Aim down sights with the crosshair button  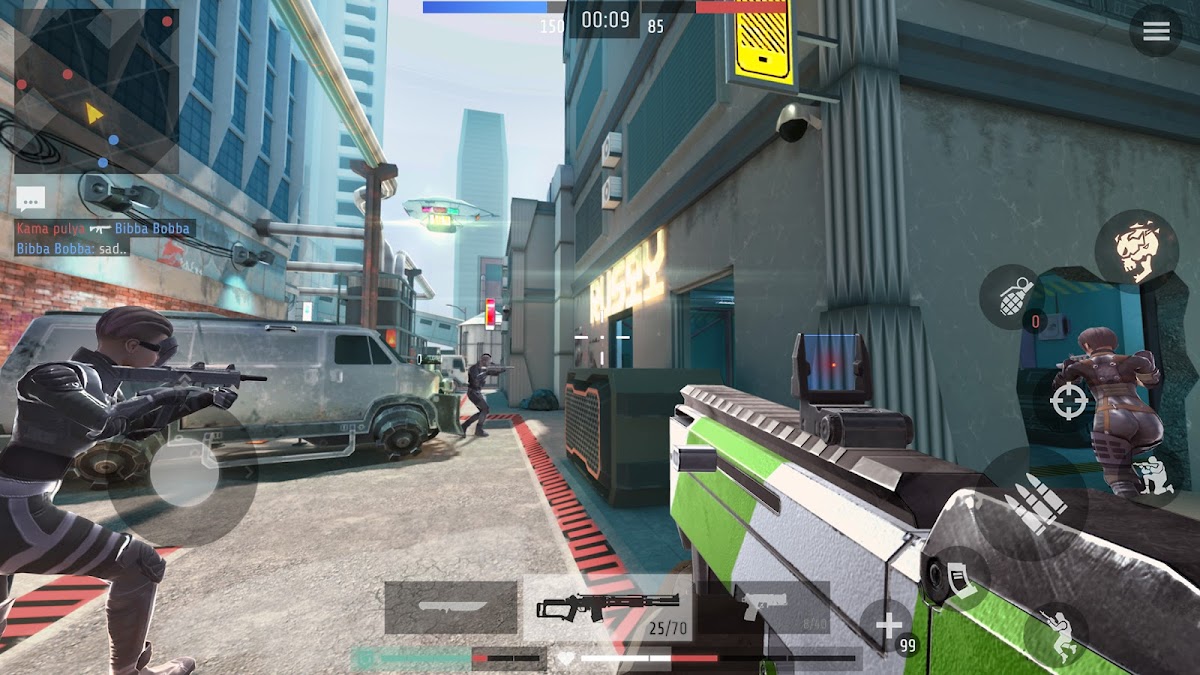click(x=1068, y=402)
